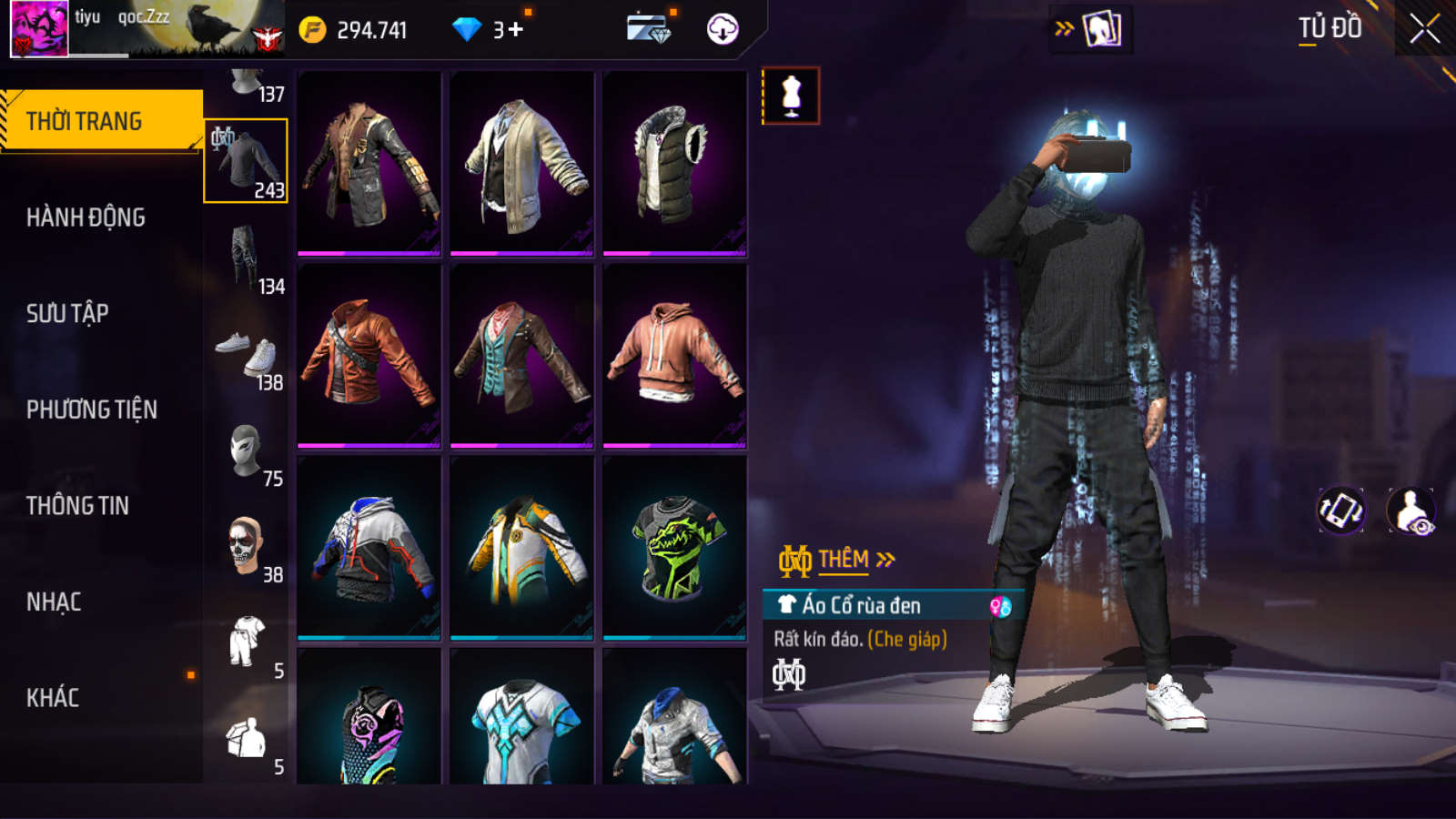Image resolution: width=1456 pixels, height=819 pixels.
Task: Select the mask subcategory showing 75
Action: [246, 451]
